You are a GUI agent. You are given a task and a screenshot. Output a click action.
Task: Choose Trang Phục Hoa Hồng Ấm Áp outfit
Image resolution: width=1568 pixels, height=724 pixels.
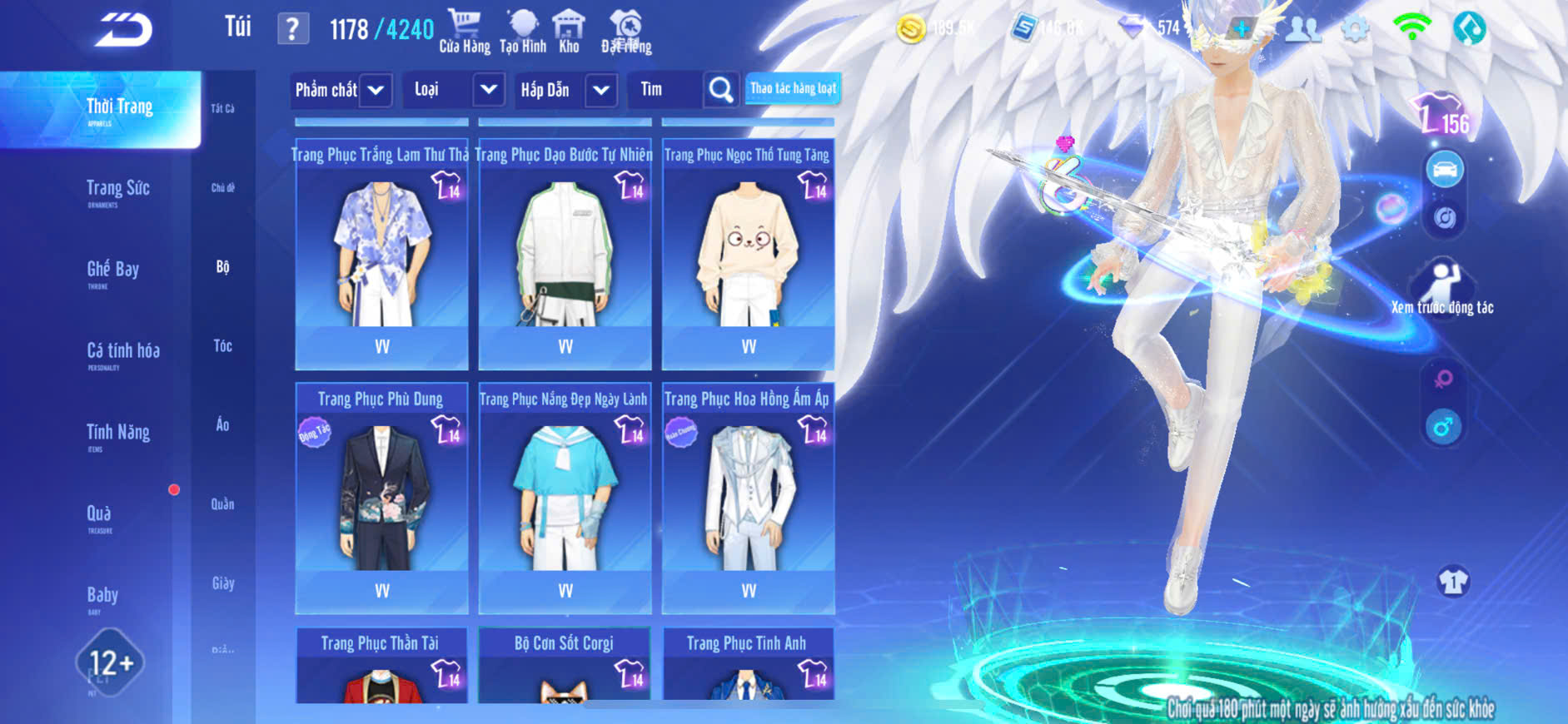(x=748, y=497)
